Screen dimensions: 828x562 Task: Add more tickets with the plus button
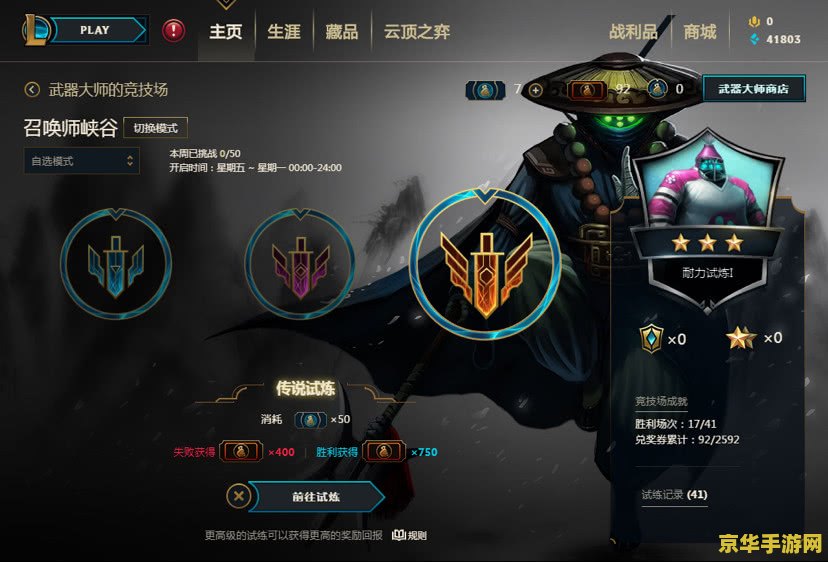(536, 90)
